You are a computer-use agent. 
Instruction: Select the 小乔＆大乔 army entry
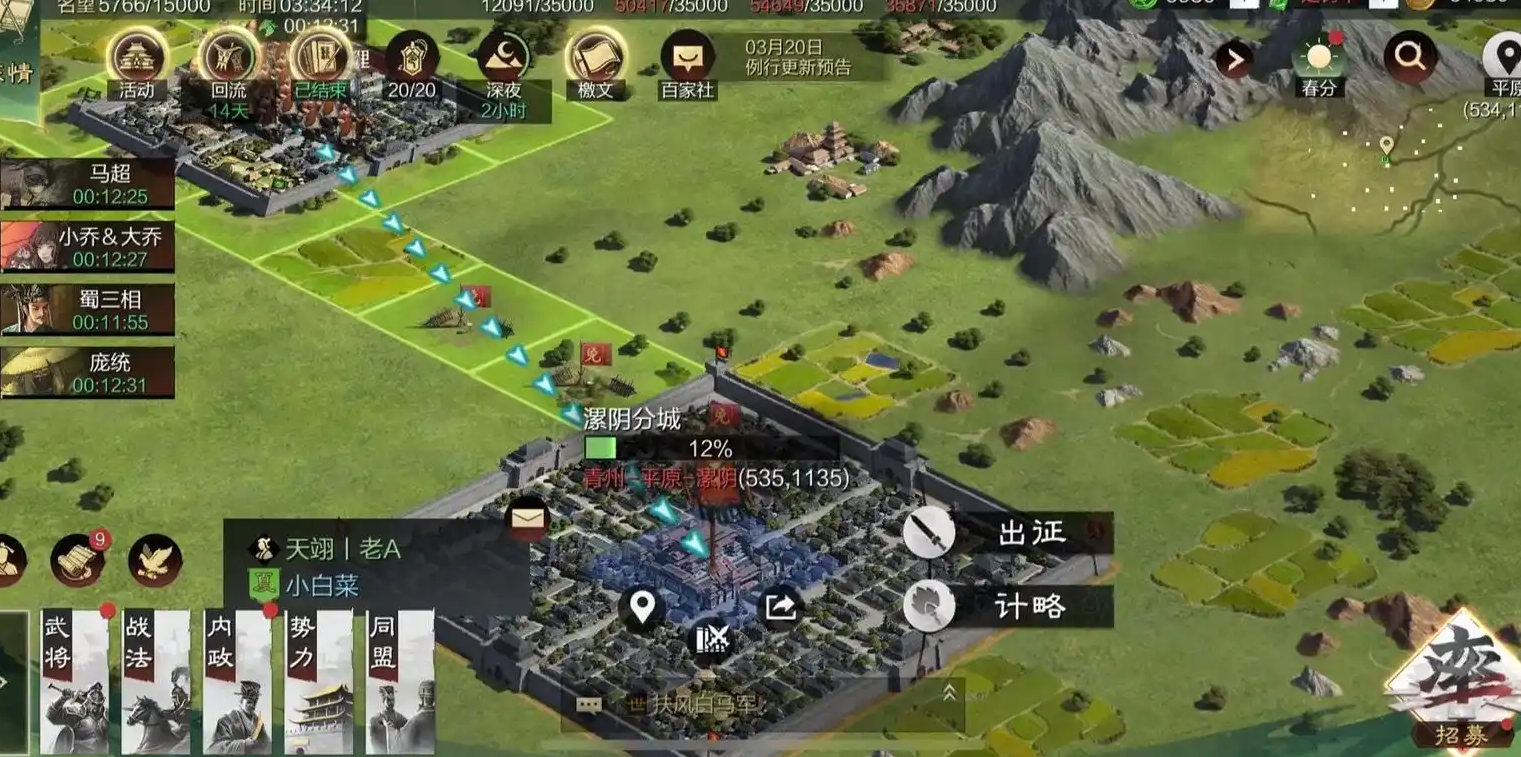click(88, 247)
